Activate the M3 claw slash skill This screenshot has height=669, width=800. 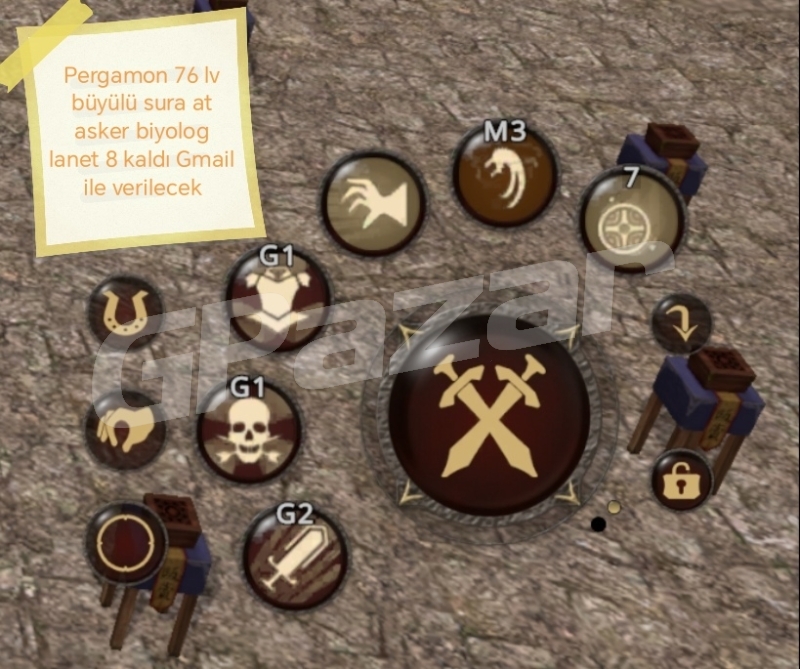(x=505, y=177)
